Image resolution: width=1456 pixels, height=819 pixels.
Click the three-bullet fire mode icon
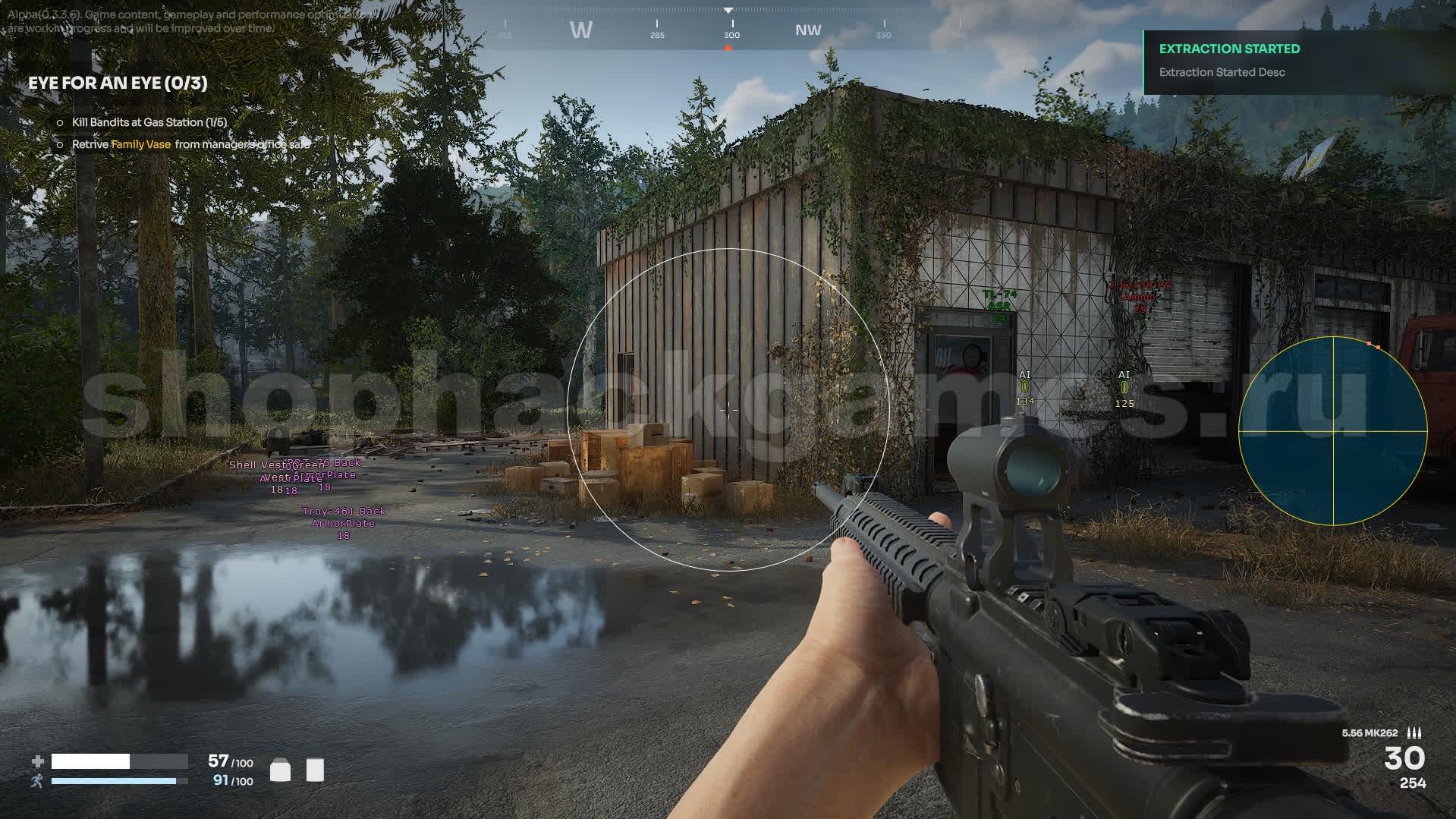click(1414, 732)
